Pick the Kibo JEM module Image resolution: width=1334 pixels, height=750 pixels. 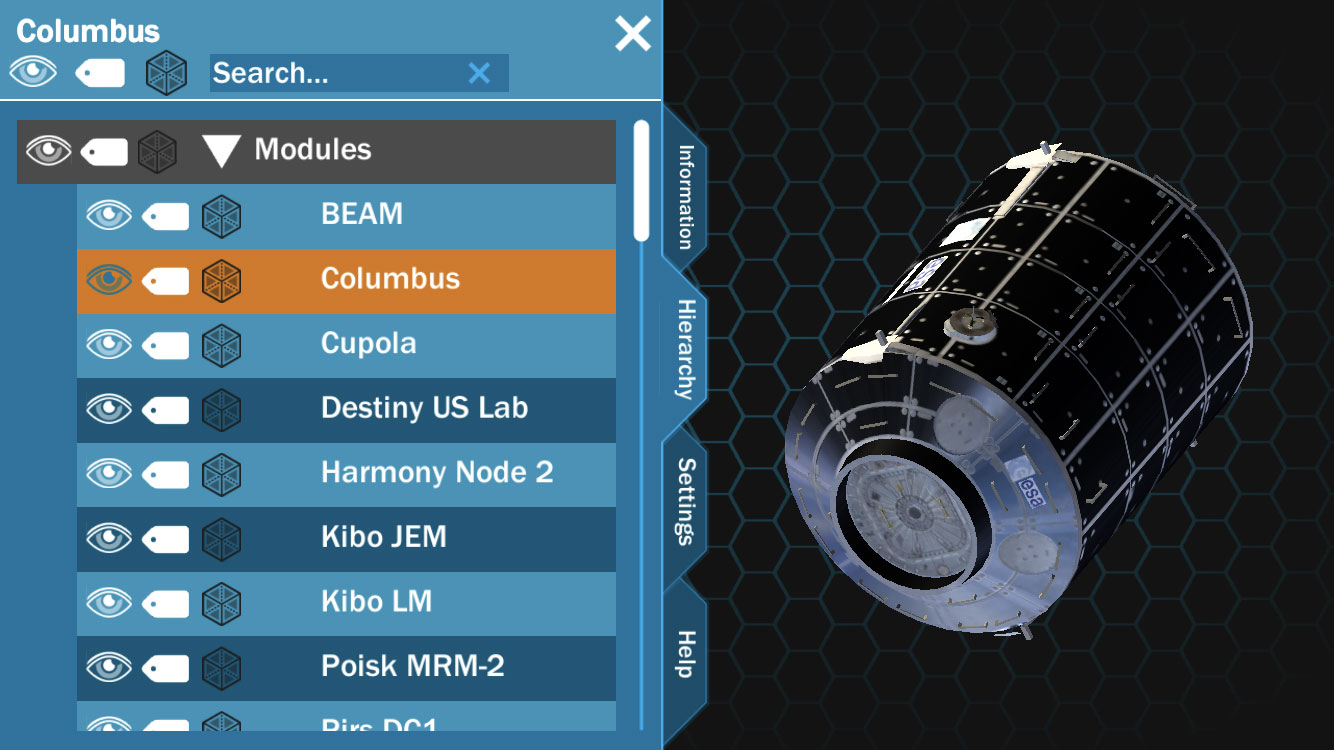(383, 537)
